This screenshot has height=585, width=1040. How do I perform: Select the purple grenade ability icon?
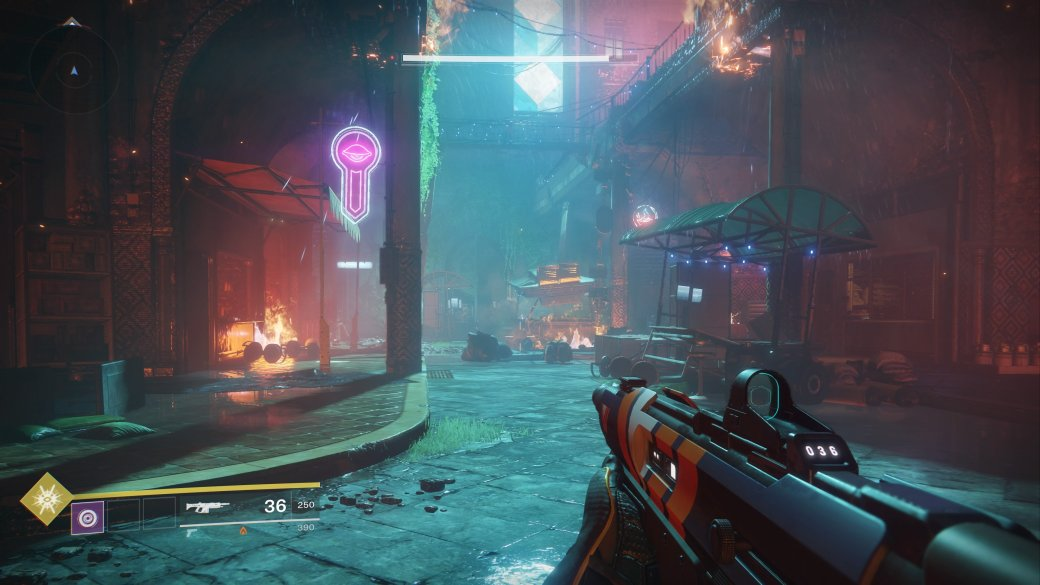tap(87, 517)
